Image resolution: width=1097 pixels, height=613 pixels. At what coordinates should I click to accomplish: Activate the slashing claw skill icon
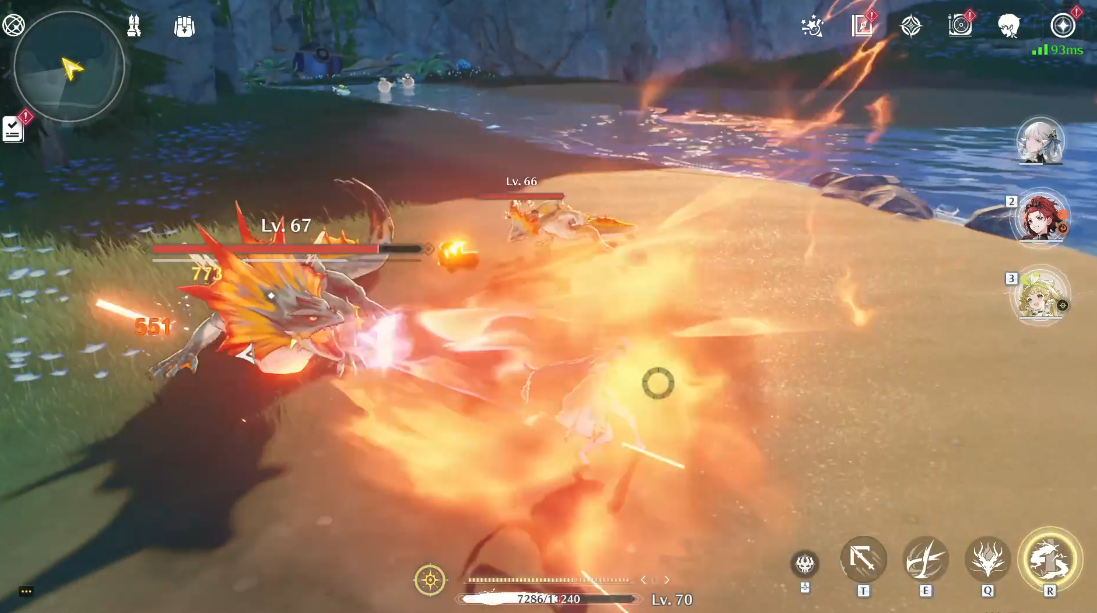pos(925,559)
